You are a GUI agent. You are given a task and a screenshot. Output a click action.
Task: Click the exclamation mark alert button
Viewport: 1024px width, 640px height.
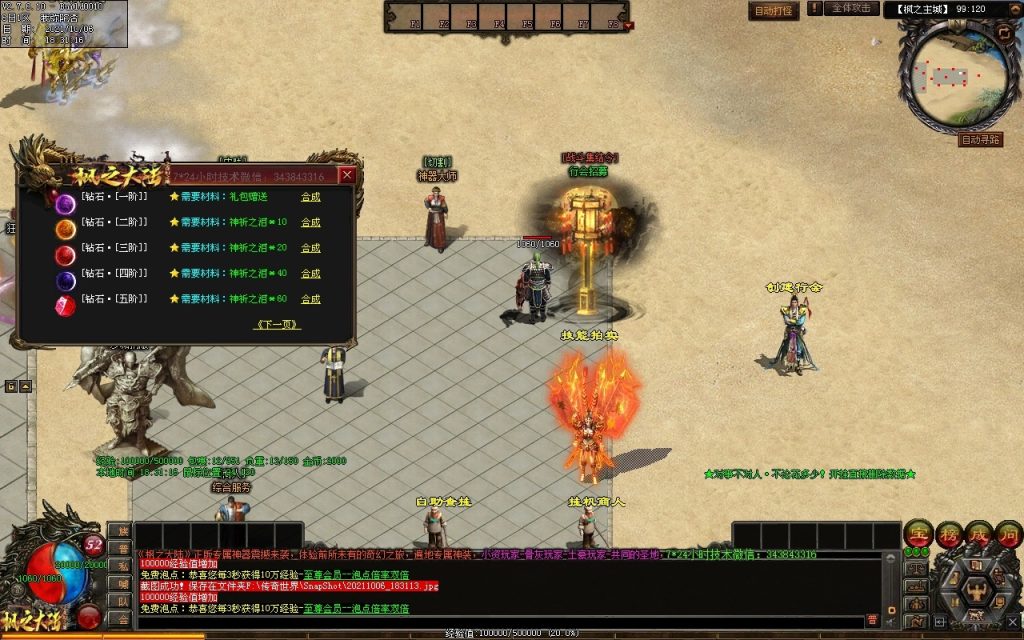point(814,8)
